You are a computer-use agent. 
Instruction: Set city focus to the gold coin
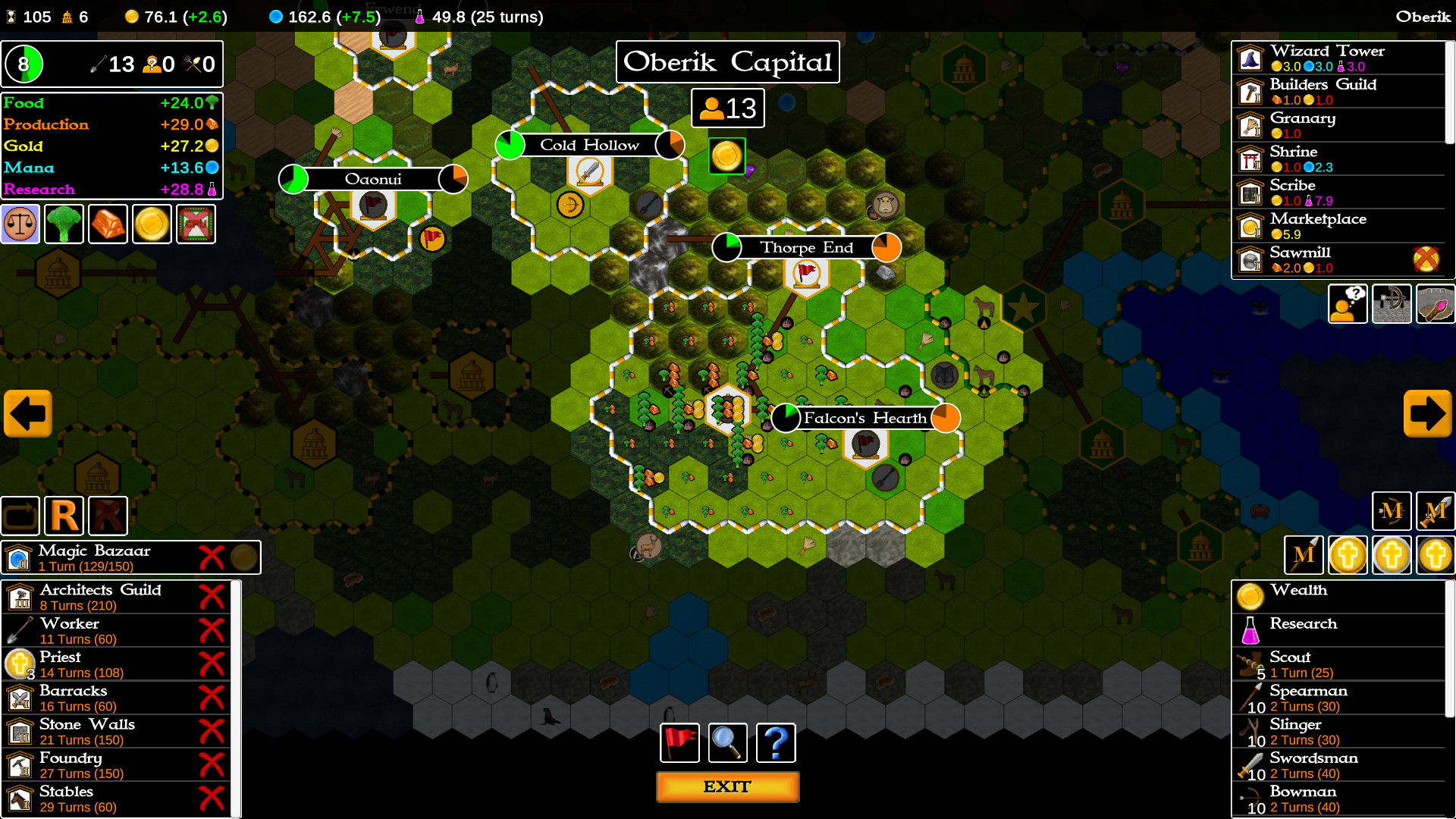coord(152,223)
